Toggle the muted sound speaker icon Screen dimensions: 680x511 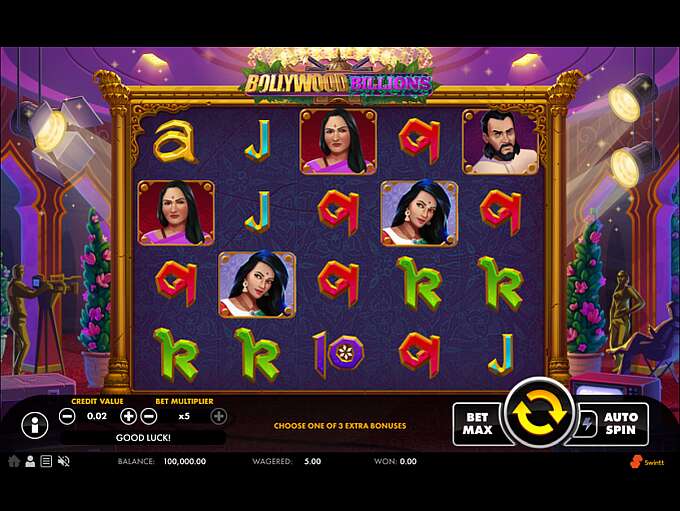[64, 461]
